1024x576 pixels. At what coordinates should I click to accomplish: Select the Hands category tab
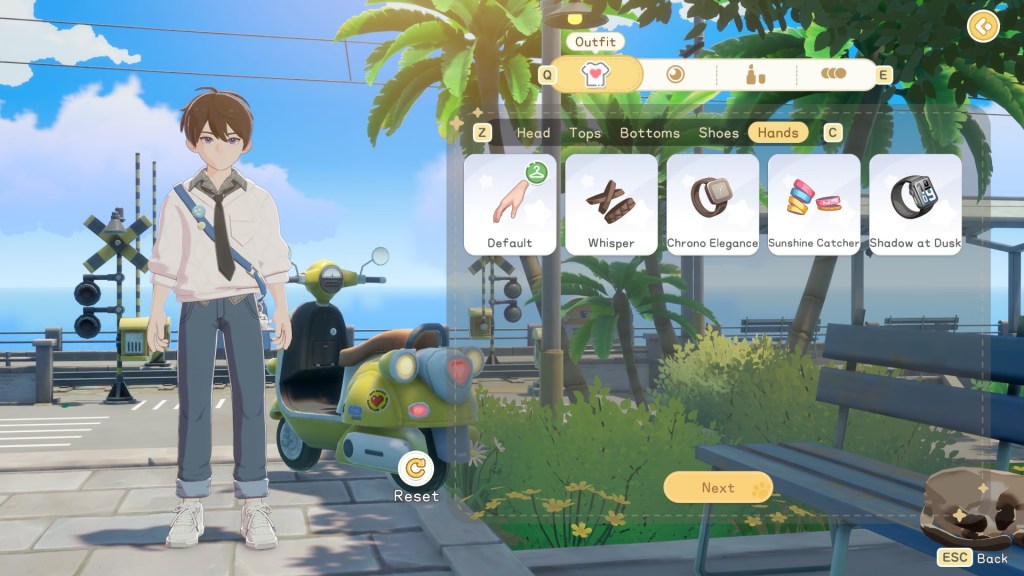[x=778, y=133]
